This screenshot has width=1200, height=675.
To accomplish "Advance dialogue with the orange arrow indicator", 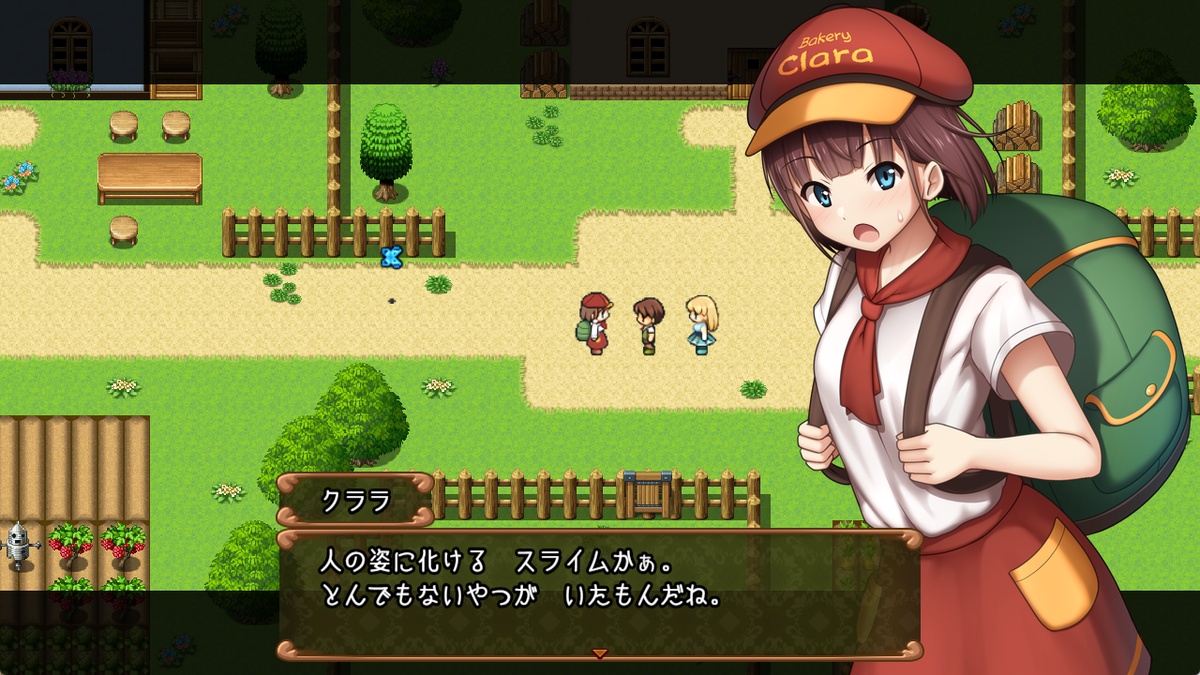I will click(599, 653).
